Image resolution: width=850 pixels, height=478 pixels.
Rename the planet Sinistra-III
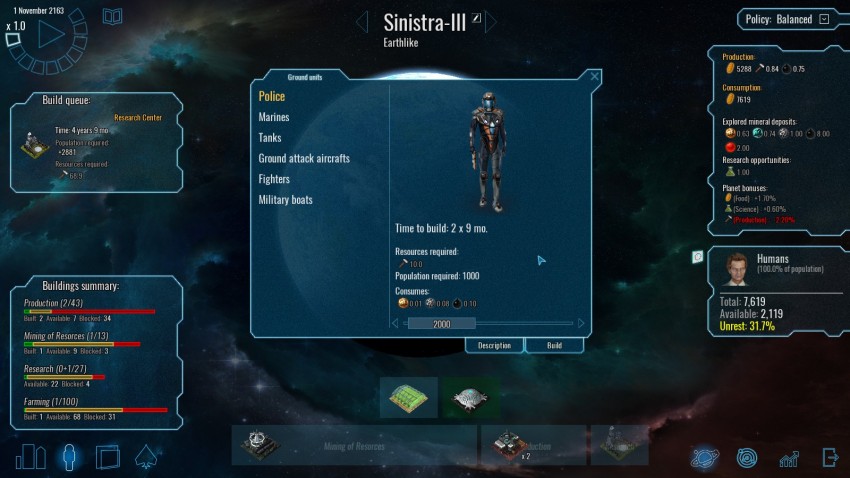[477, 17]
